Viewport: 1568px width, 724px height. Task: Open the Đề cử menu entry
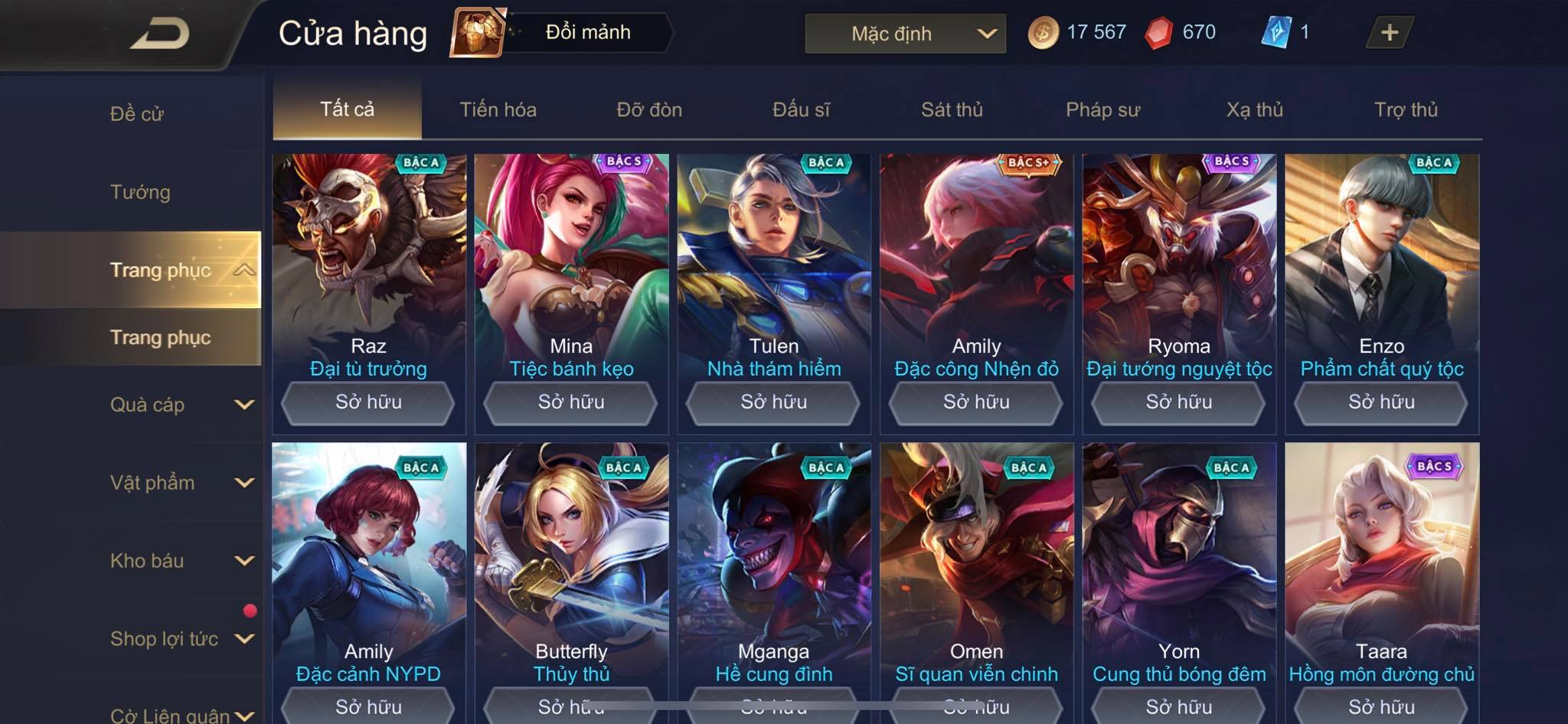point(137,114)
